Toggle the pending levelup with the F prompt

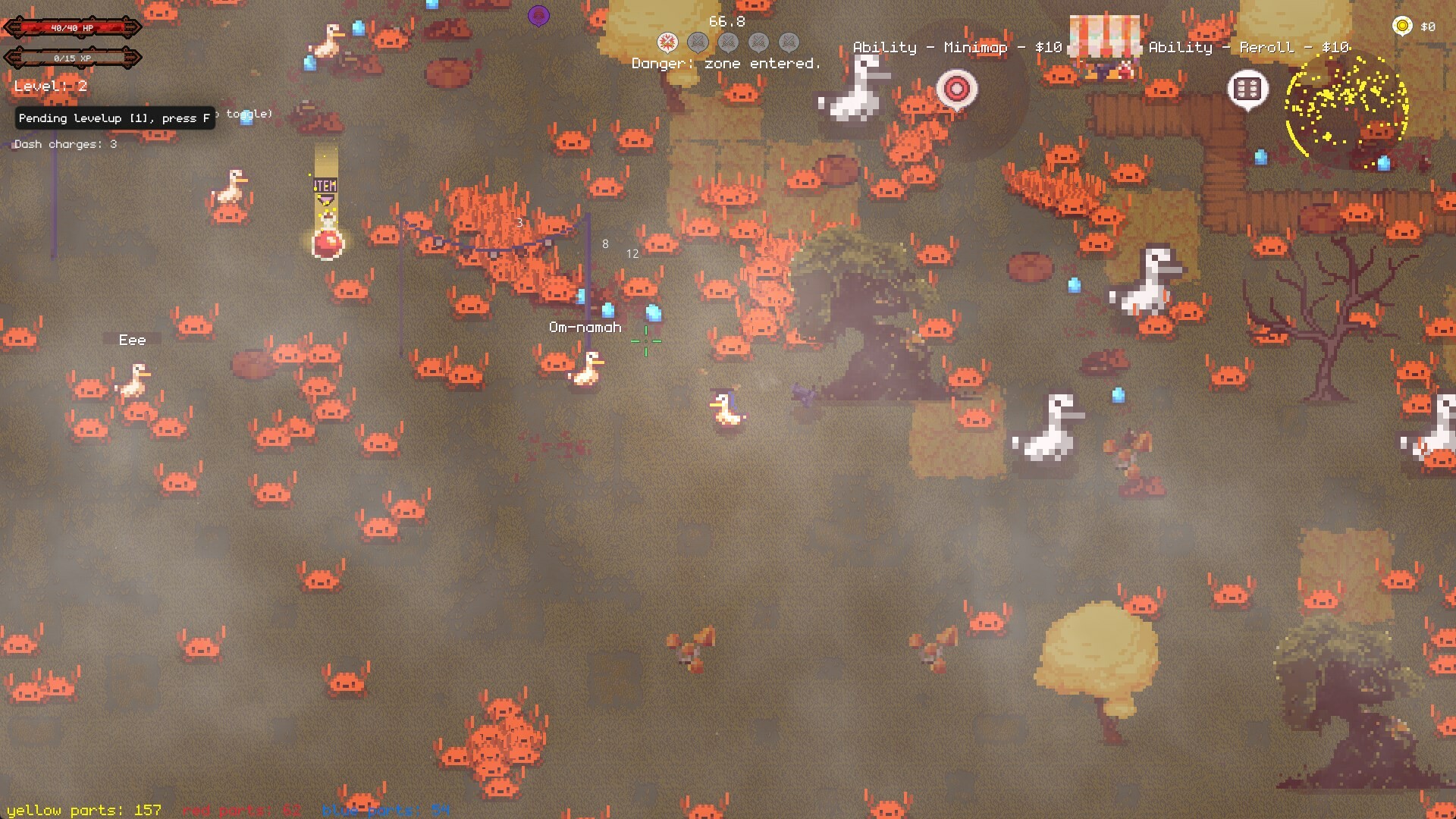point(112,118)
